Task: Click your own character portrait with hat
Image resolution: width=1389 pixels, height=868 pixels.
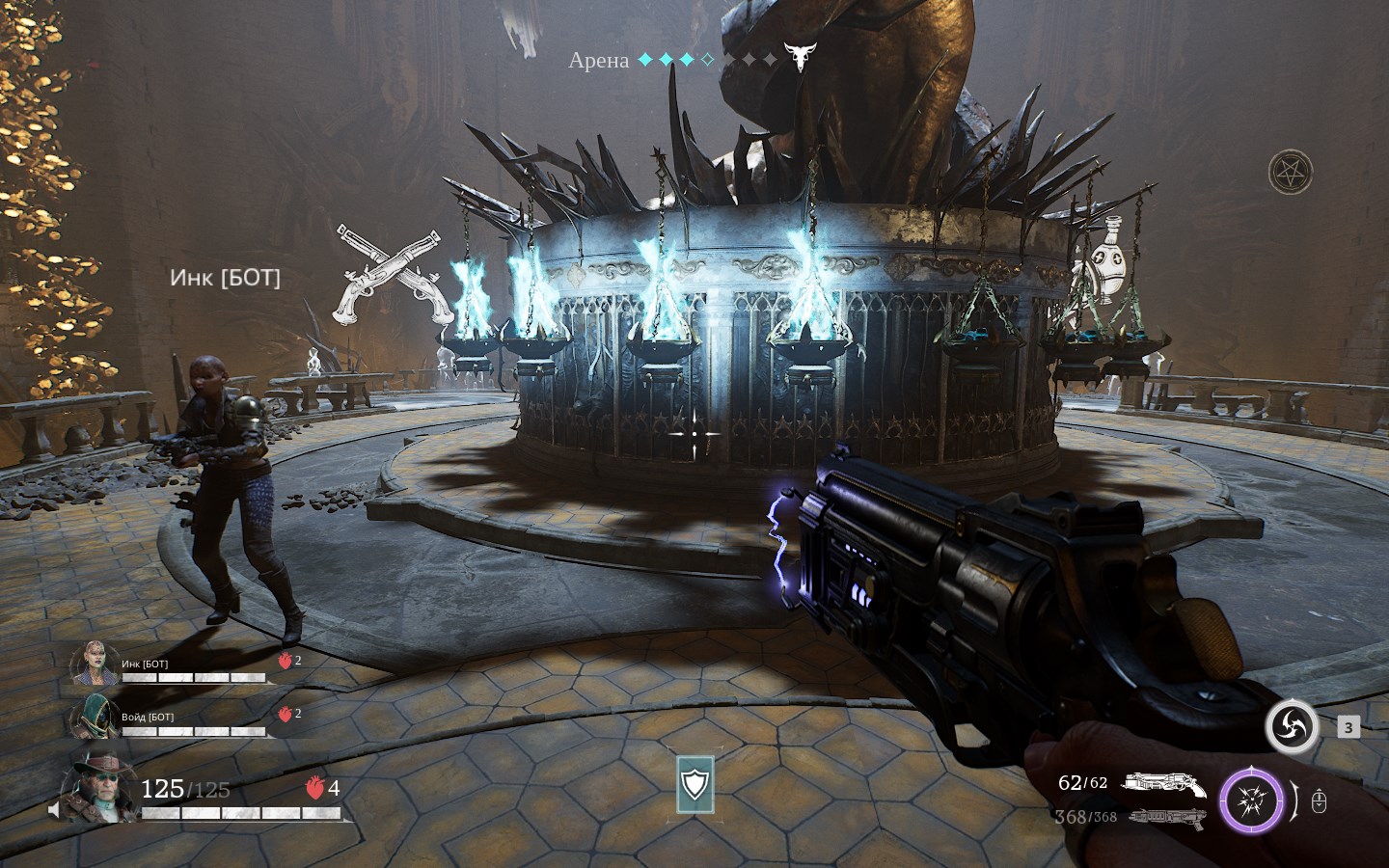Action: click(100, 788)
